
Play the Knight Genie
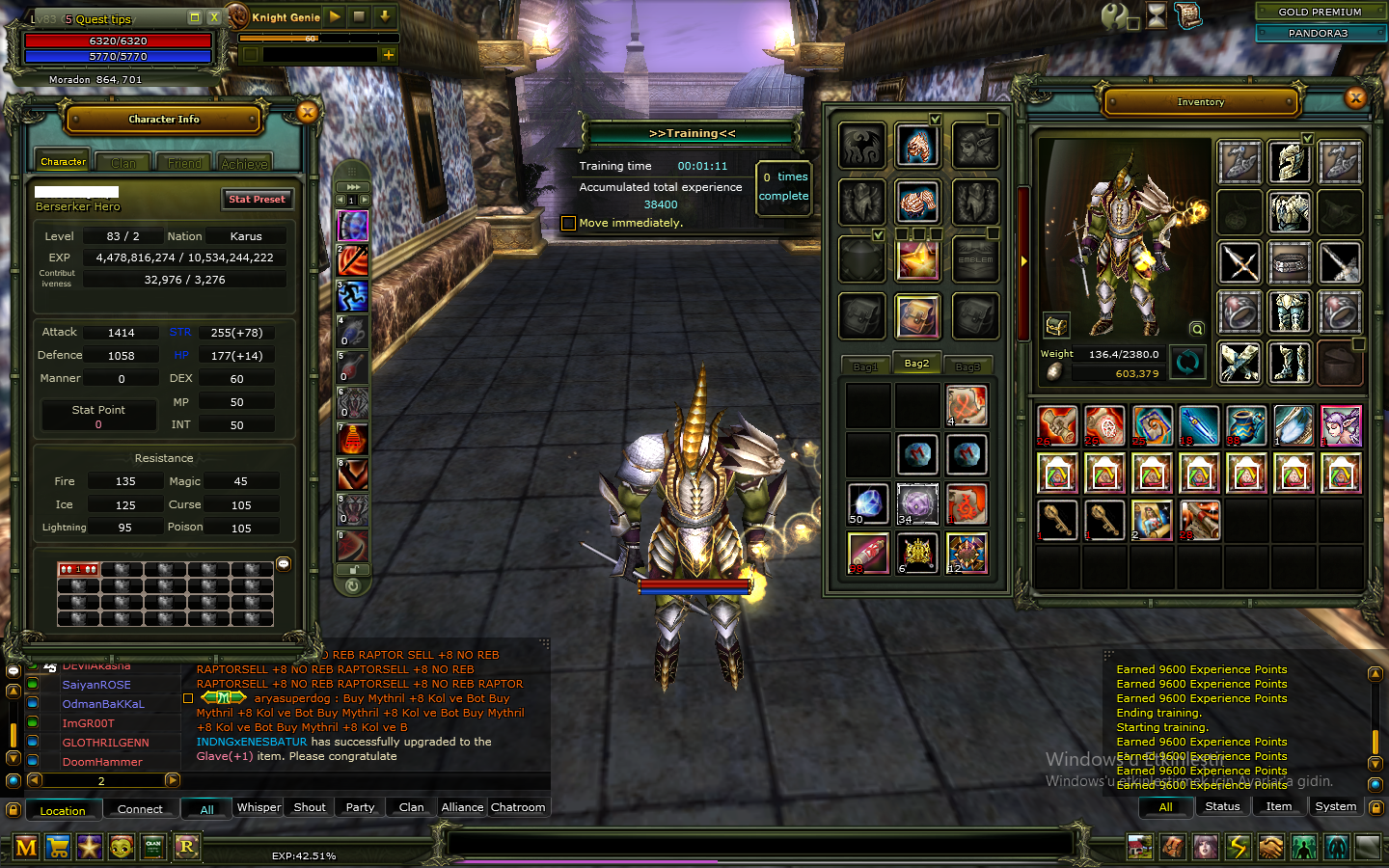335,16
